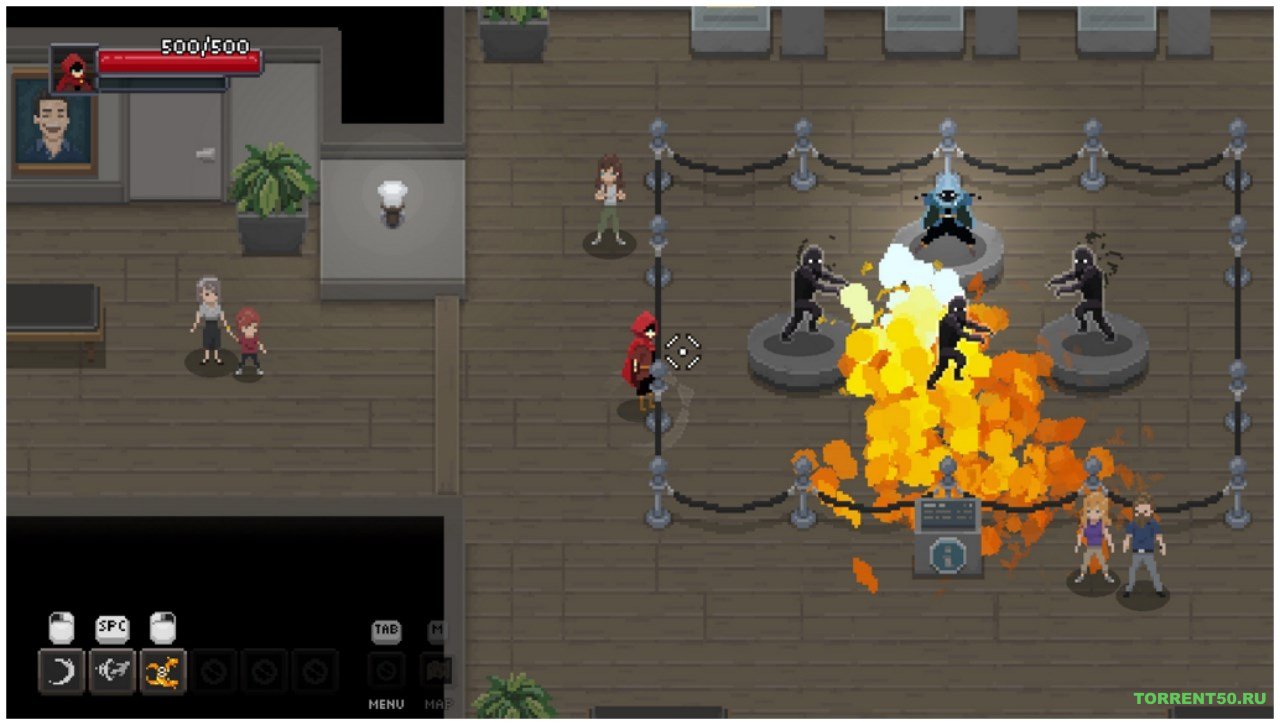The width and height of the screenshot is (1280, 725).
Task: Click the red-hooded character portrait
Action: (x=74, y=70)
